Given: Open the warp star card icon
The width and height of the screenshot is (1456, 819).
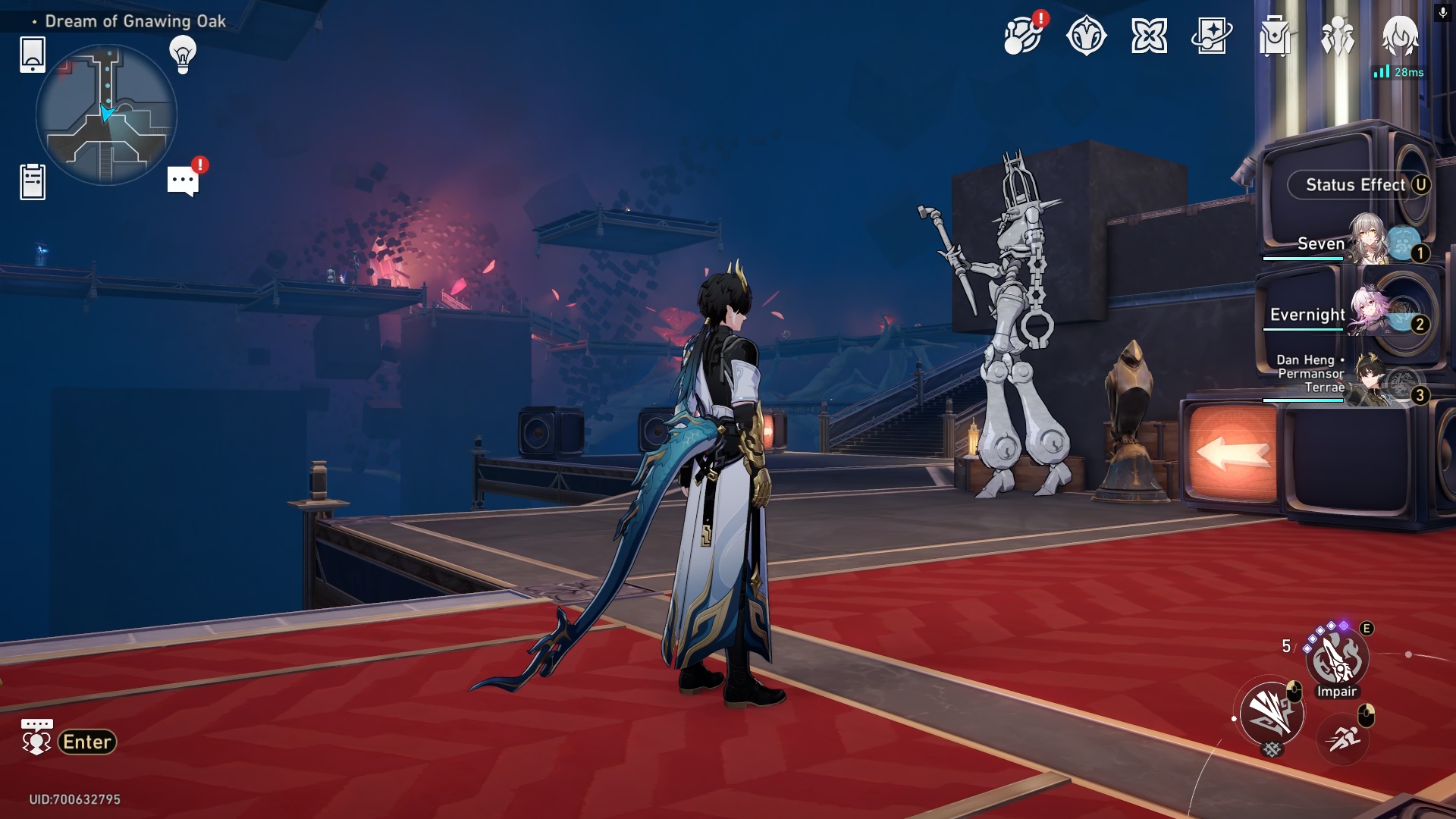Looking at the screenshot, I should (x=1212, y=36).
